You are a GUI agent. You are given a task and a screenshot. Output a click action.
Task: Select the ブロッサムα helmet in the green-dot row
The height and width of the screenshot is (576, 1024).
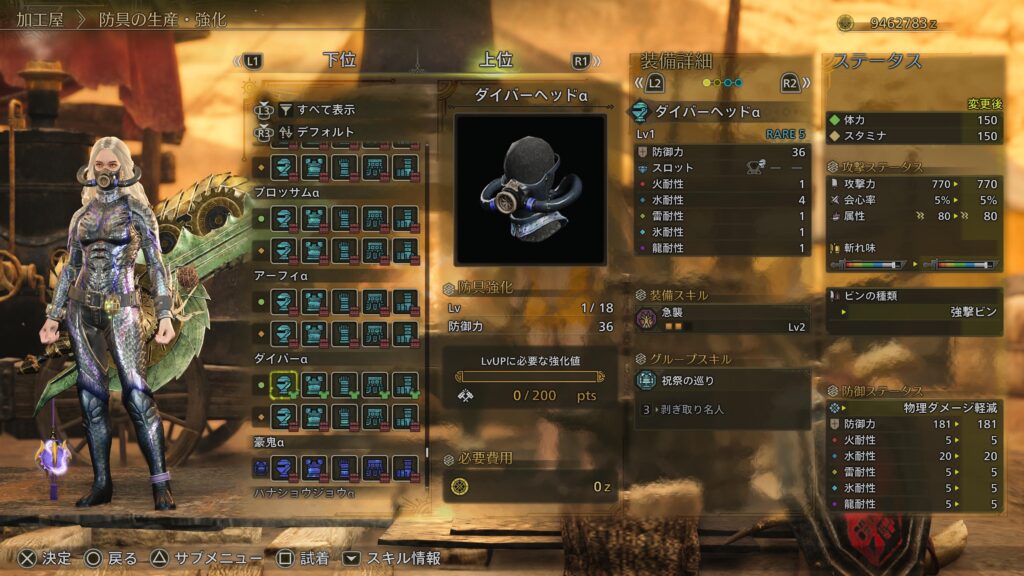point(284,218)
